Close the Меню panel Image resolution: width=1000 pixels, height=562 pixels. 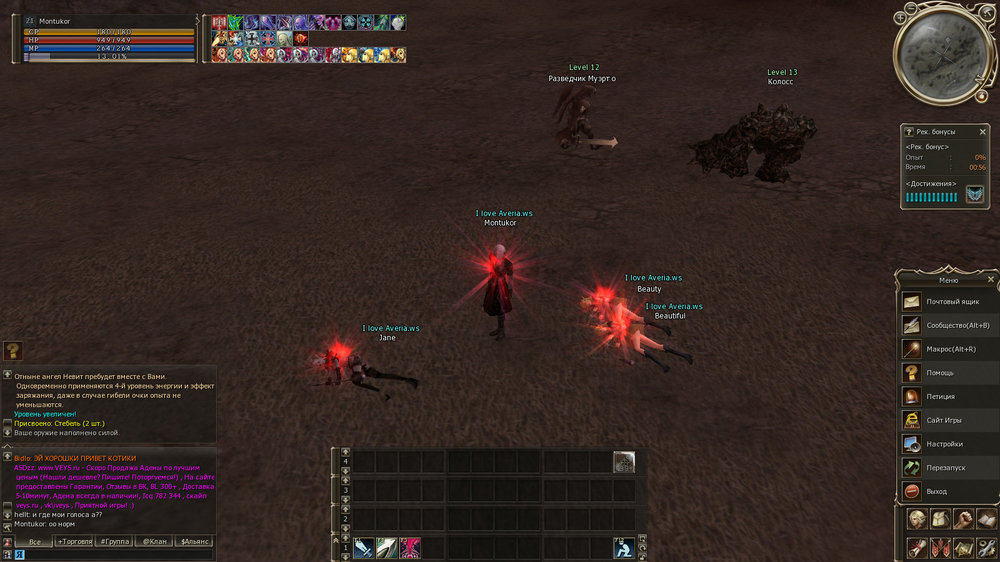pyautogui.click(x=991, y=279)
